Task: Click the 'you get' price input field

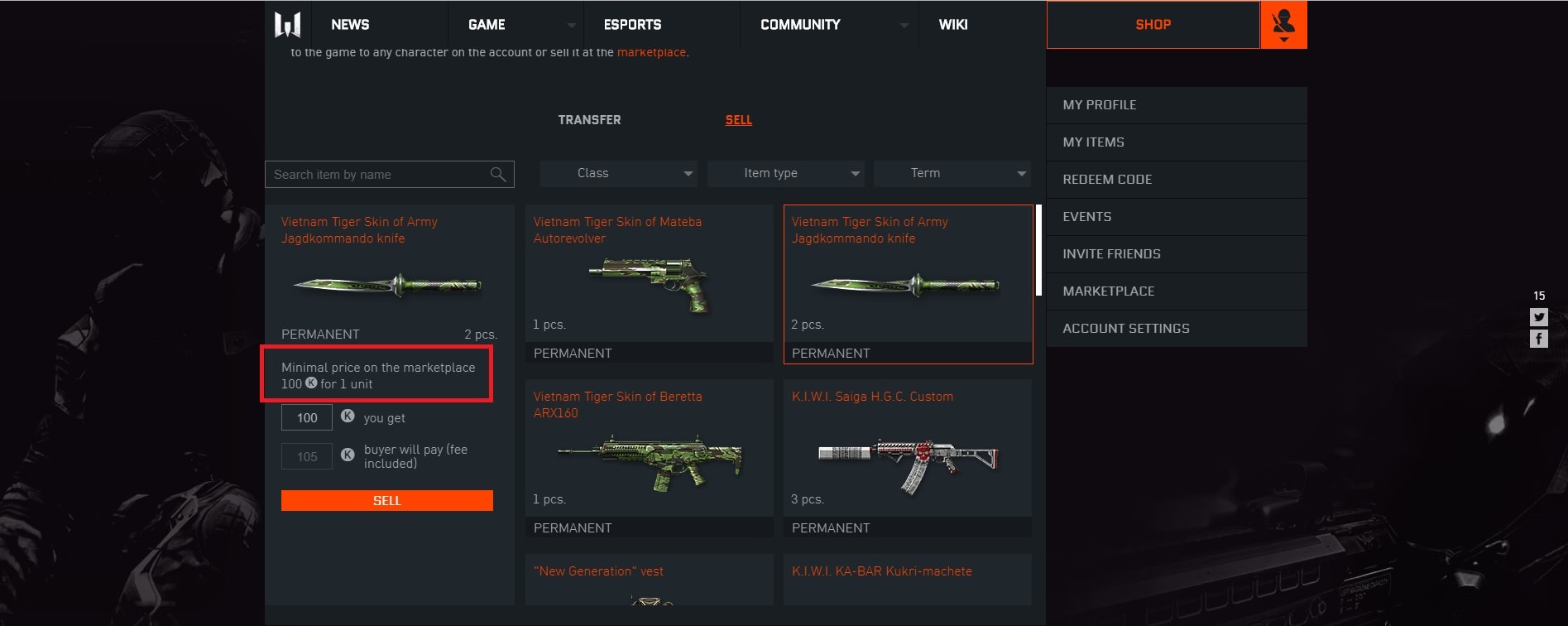Action: point(306,417)
